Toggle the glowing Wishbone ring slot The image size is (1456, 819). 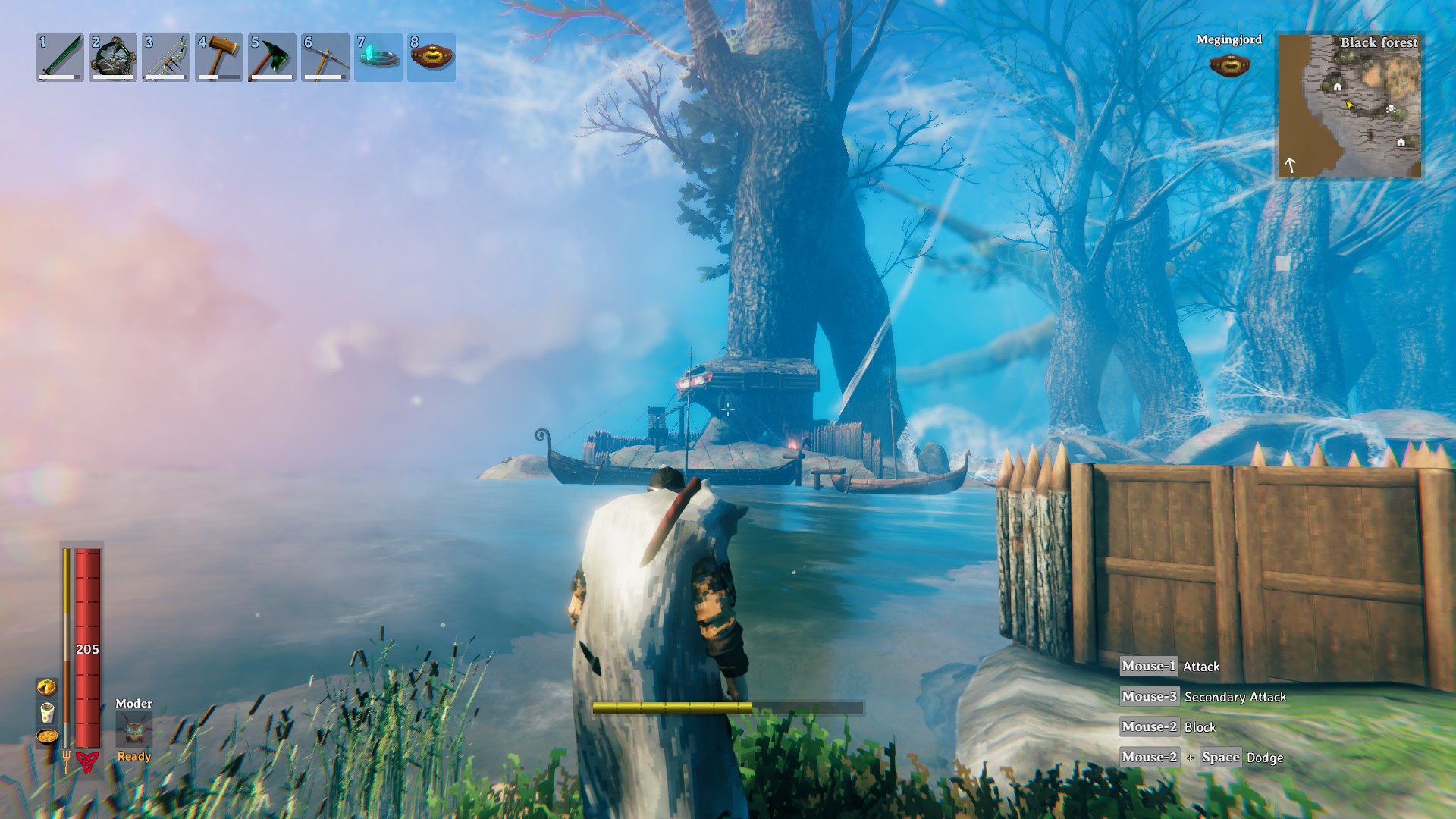tap(378, 58)
